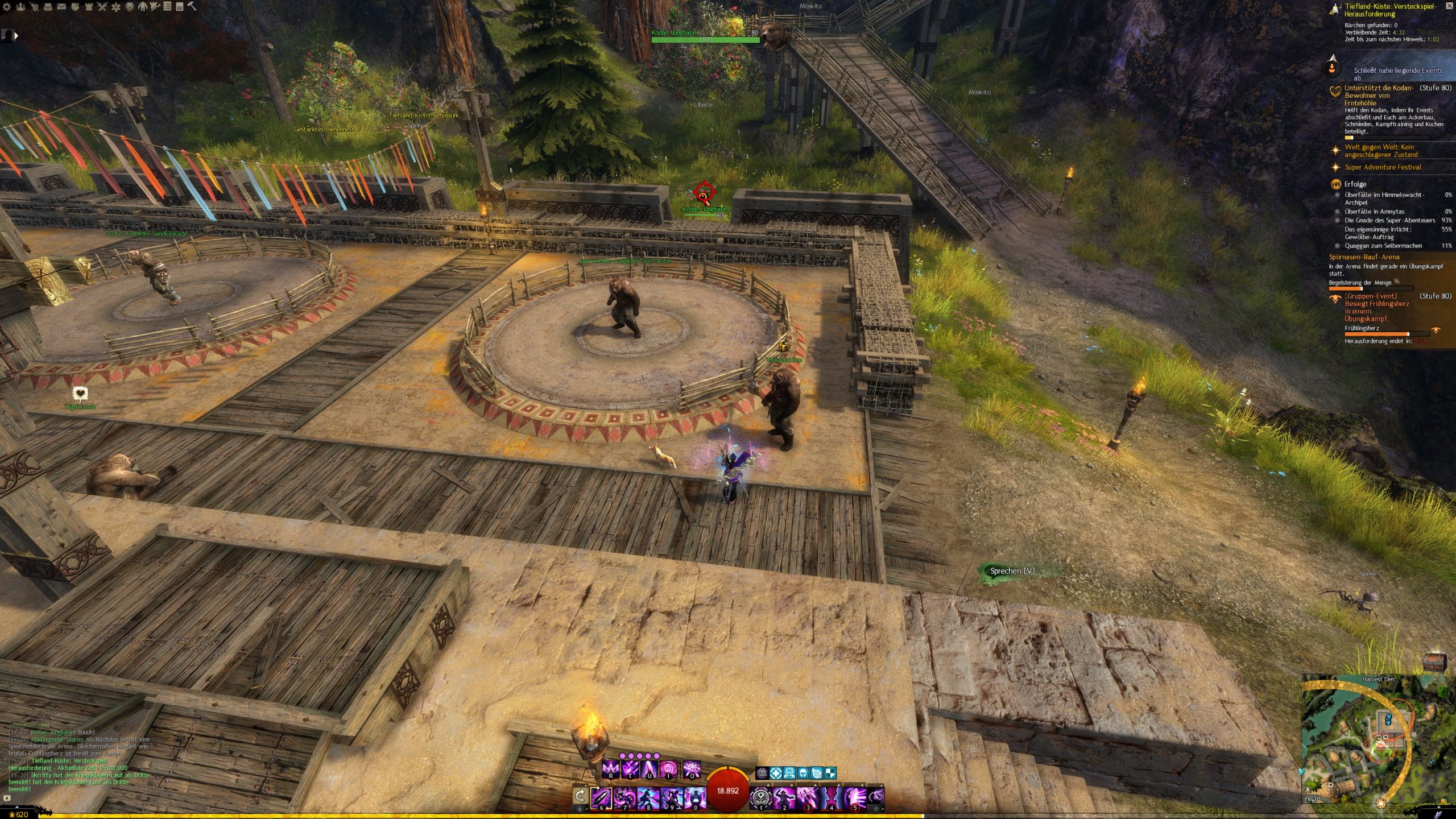This screenshot has height=819, width=1456.
Task: Open the lion head trading post icon
Action: 130,7
